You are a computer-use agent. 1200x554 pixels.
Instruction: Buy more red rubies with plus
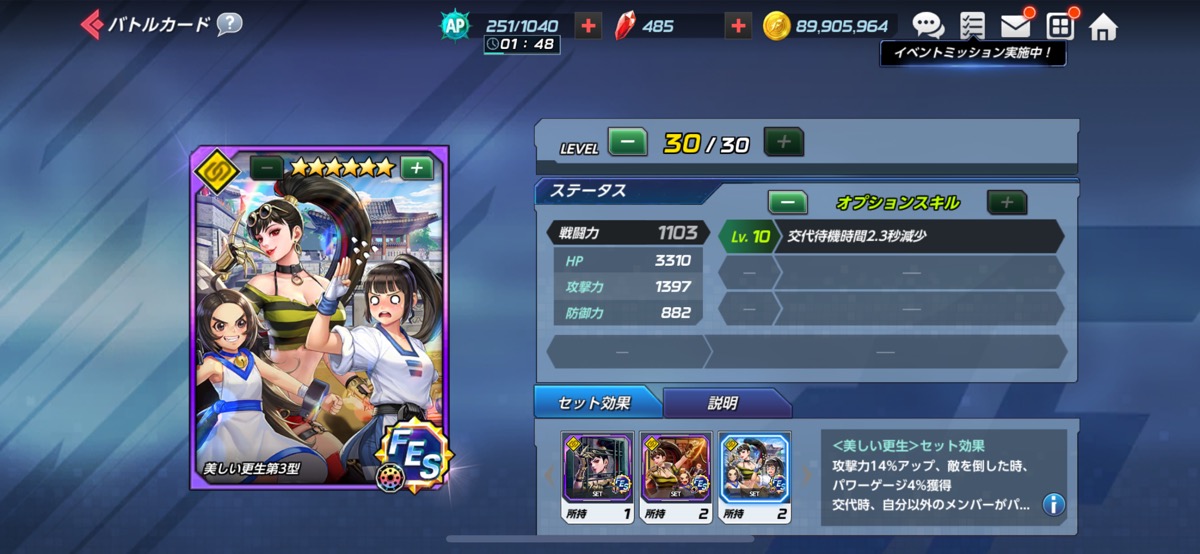[x=738, y=26]
